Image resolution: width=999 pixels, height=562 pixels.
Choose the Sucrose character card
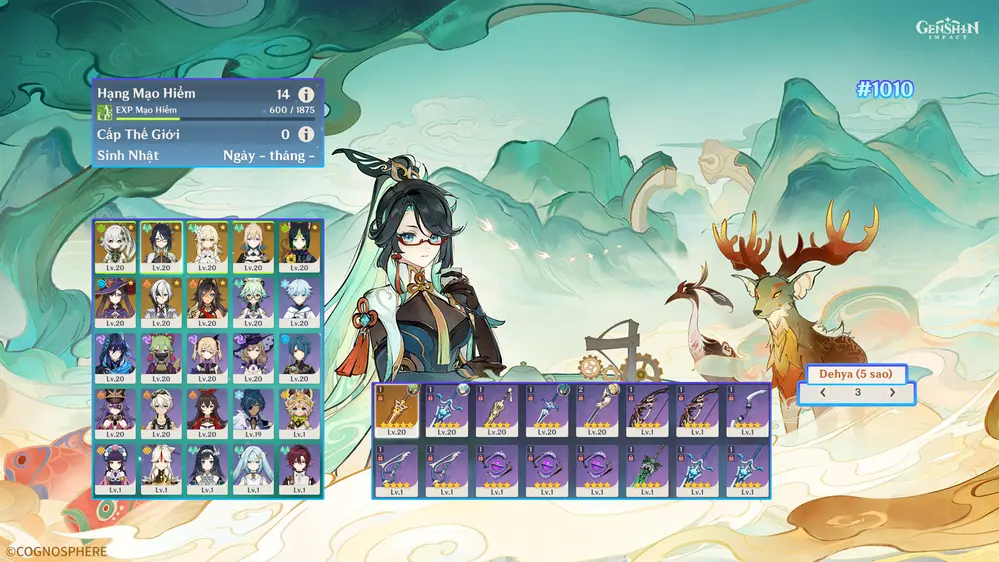click(x=252, y=302)
